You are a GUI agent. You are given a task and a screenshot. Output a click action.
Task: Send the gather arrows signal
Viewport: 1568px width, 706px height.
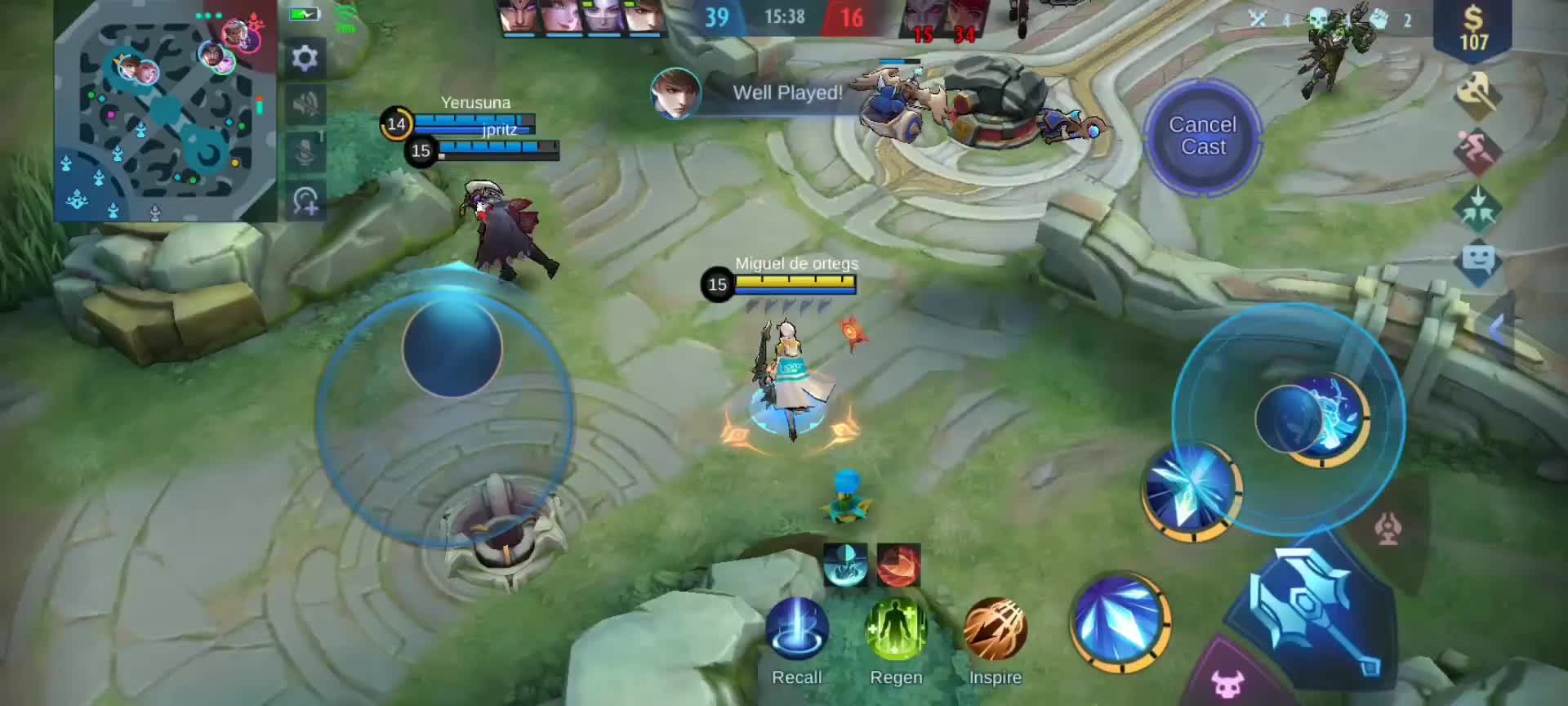pos(1477,208)
